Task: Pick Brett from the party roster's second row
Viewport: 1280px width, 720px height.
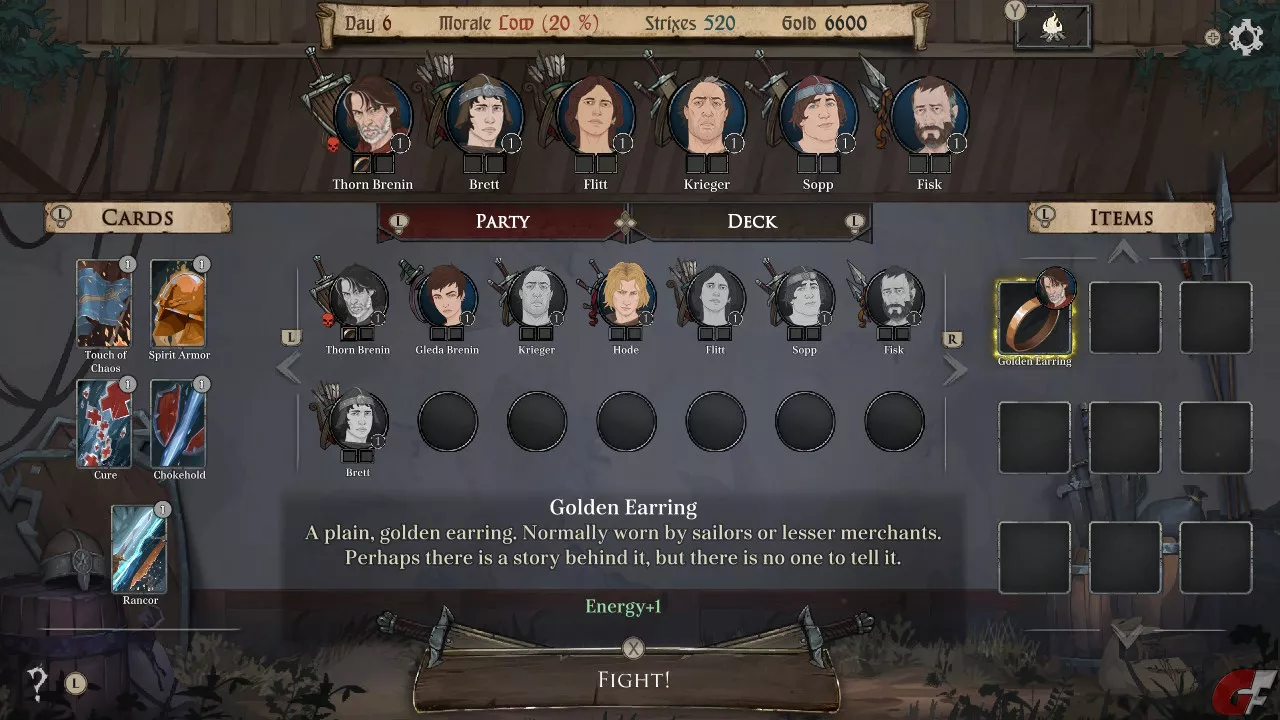Action: pos(357,421)
